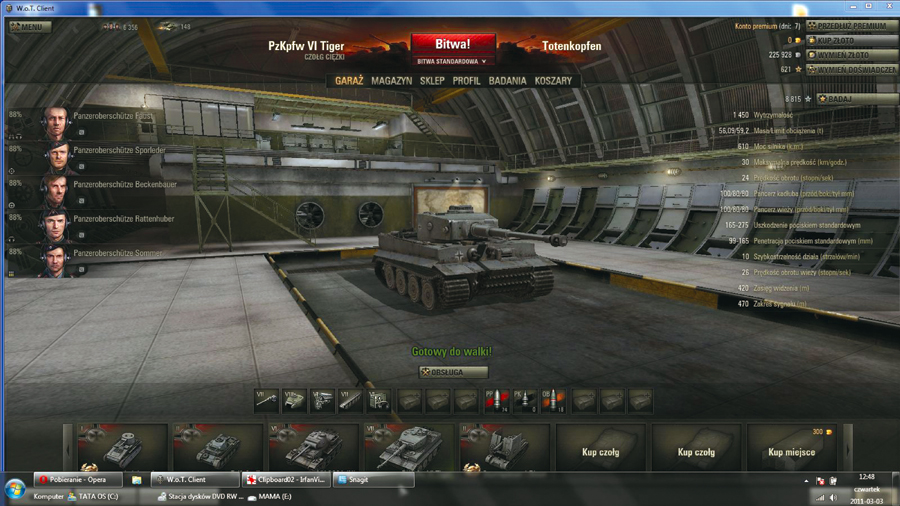Open the Bitwa Standardowa battle type dropdown
This screenshot has width=900, height=506.
click(x=451, y=62)
